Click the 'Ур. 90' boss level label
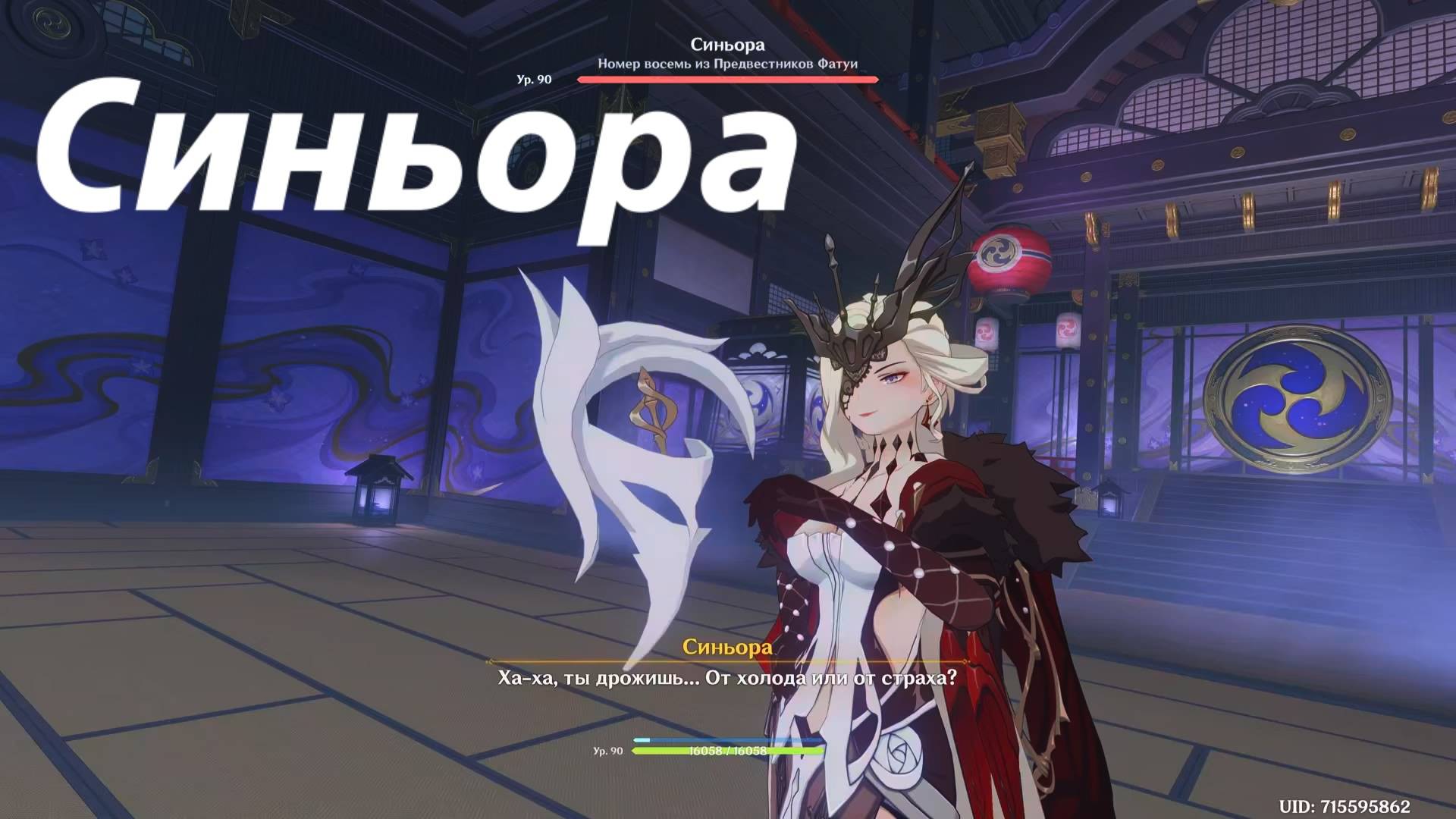Viewport: 1456px width, 819px height. coord(533,80)
